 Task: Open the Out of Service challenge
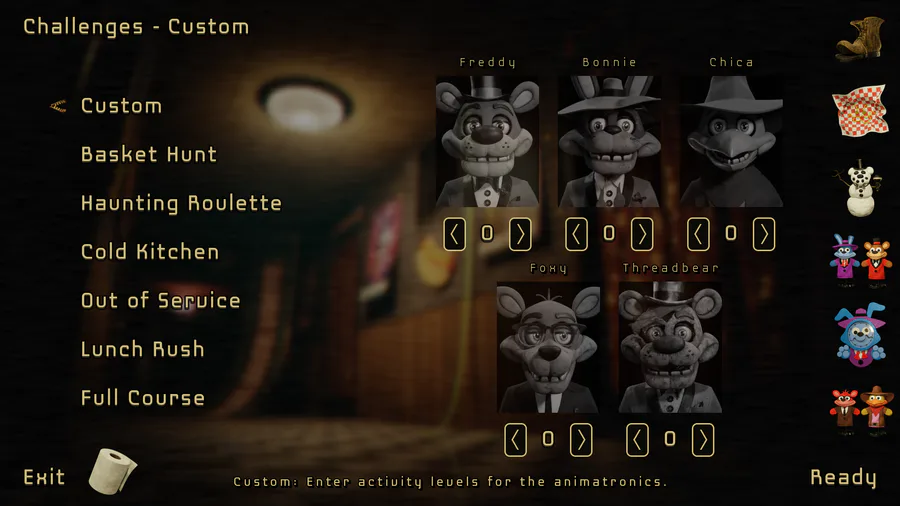(160, 301)
